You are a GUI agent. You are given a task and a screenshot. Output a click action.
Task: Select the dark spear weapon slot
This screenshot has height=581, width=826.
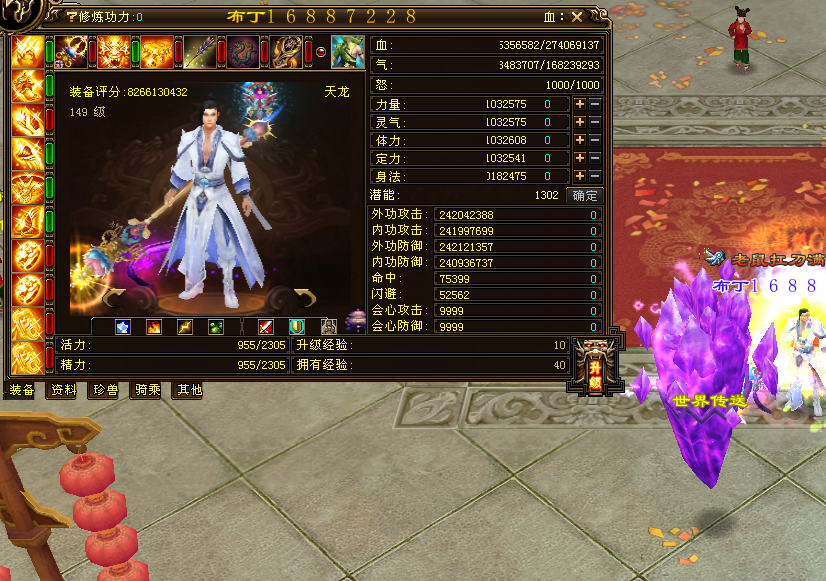(200, 52)
